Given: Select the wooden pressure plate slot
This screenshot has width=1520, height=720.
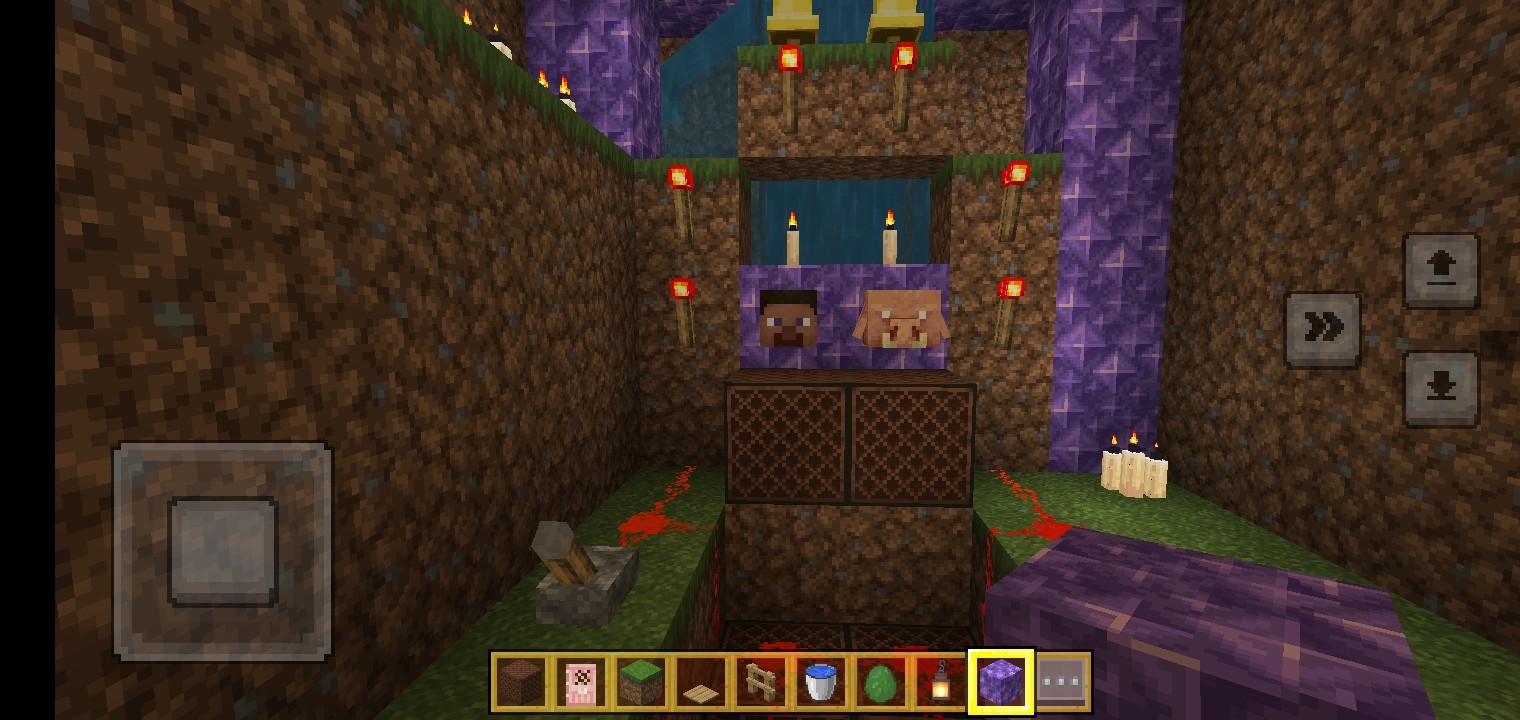Looking at the screenshot, I should (701, 683).
